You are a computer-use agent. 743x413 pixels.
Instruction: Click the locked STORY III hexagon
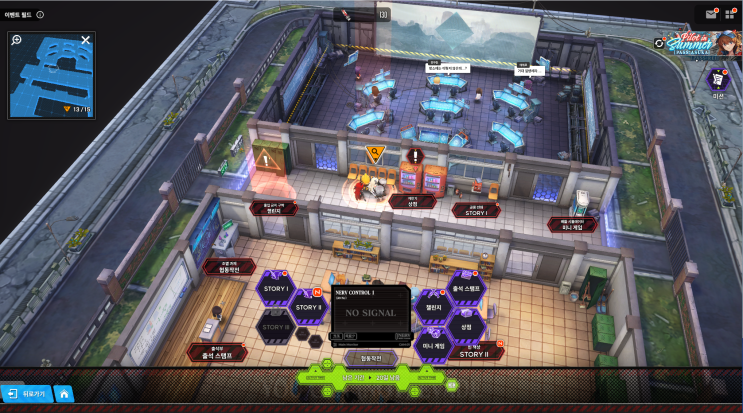pos(275,327)
